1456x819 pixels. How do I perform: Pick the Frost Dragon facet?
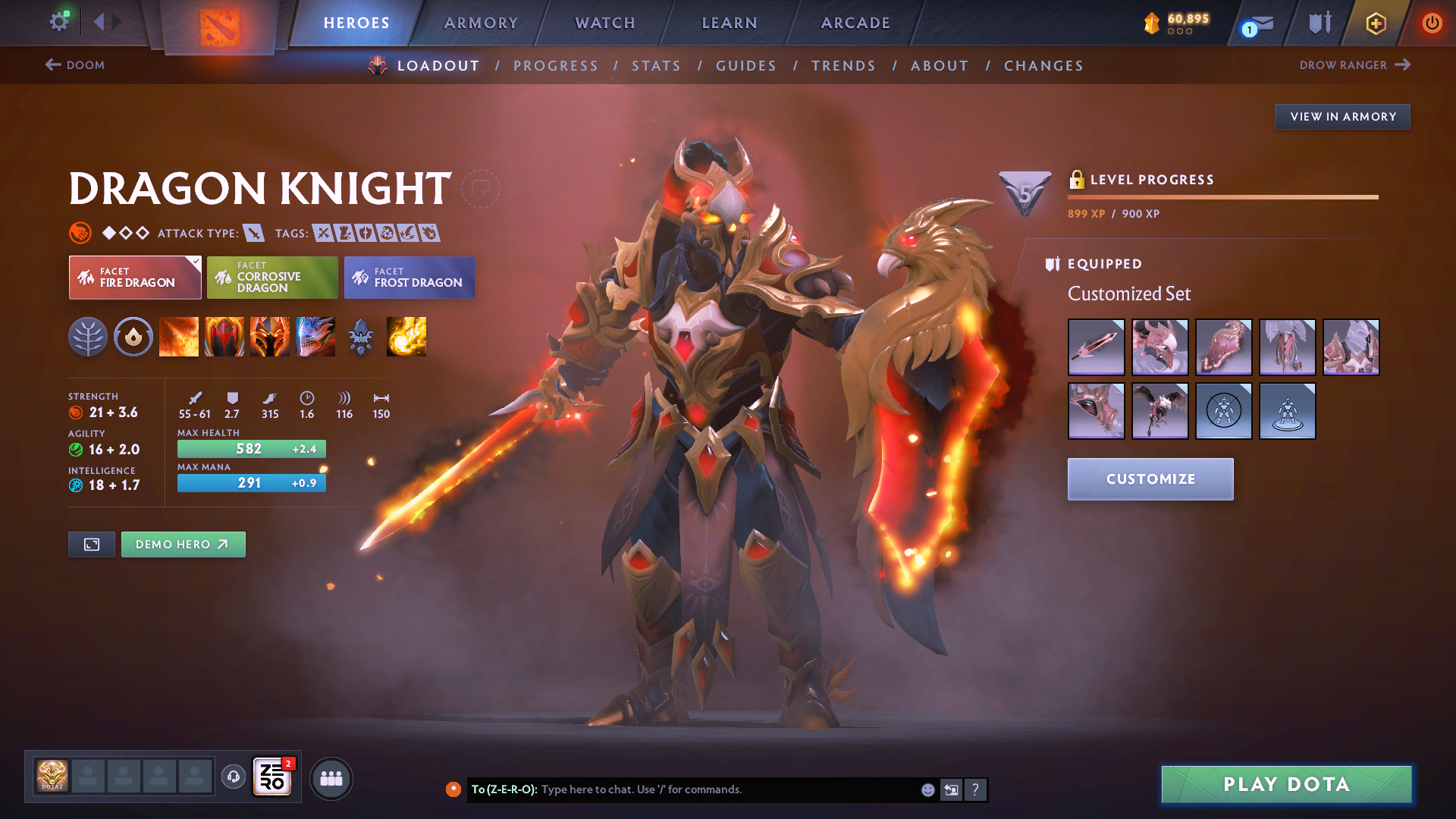click(x=409, y=278)
